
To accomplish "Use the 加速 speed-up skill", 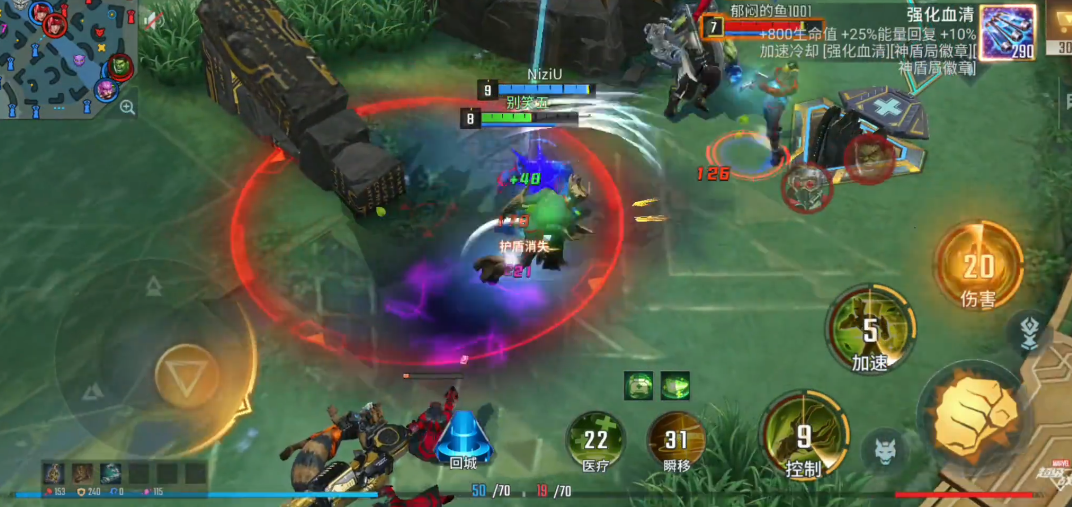I will point(870,331).
